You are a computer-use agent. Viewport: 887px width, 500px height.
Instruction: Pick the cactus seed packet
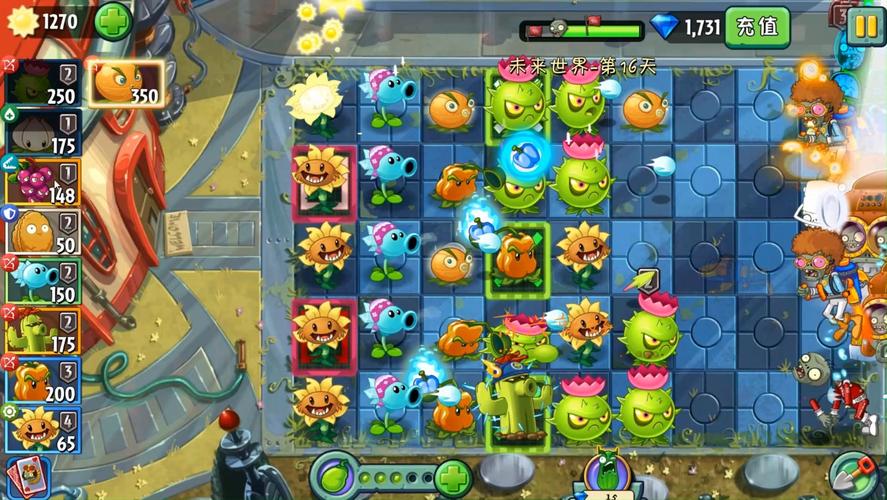pyautogui.click(x=42, y=330)
